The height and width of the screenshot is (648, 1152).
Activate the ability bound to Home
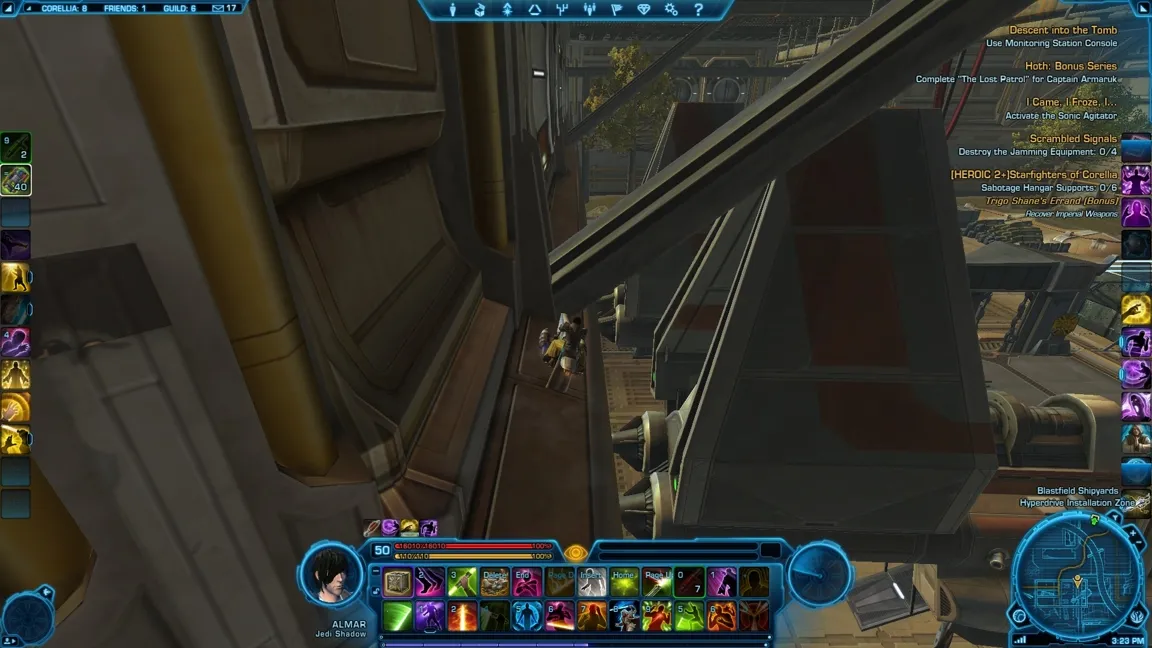click(x=625, y=582)
